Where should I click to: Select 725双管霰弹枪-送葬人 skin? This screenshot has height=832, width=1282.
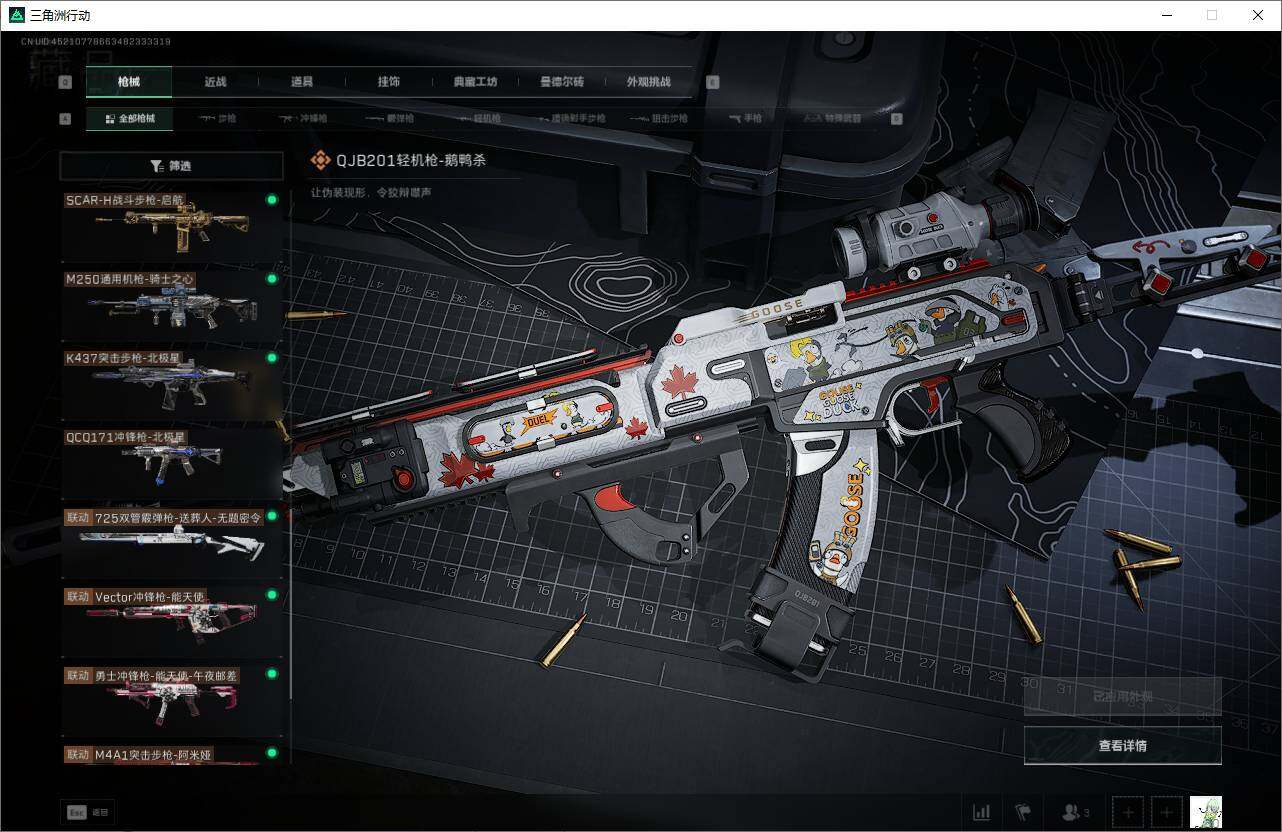tap(172, 543)
